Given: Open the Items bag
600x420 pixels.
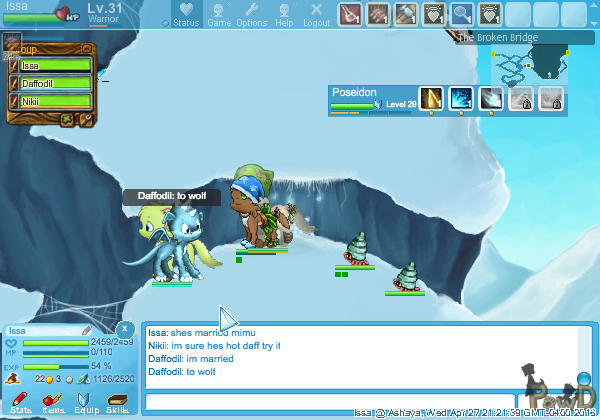Looking at the screenshot, I should (53, 402).
